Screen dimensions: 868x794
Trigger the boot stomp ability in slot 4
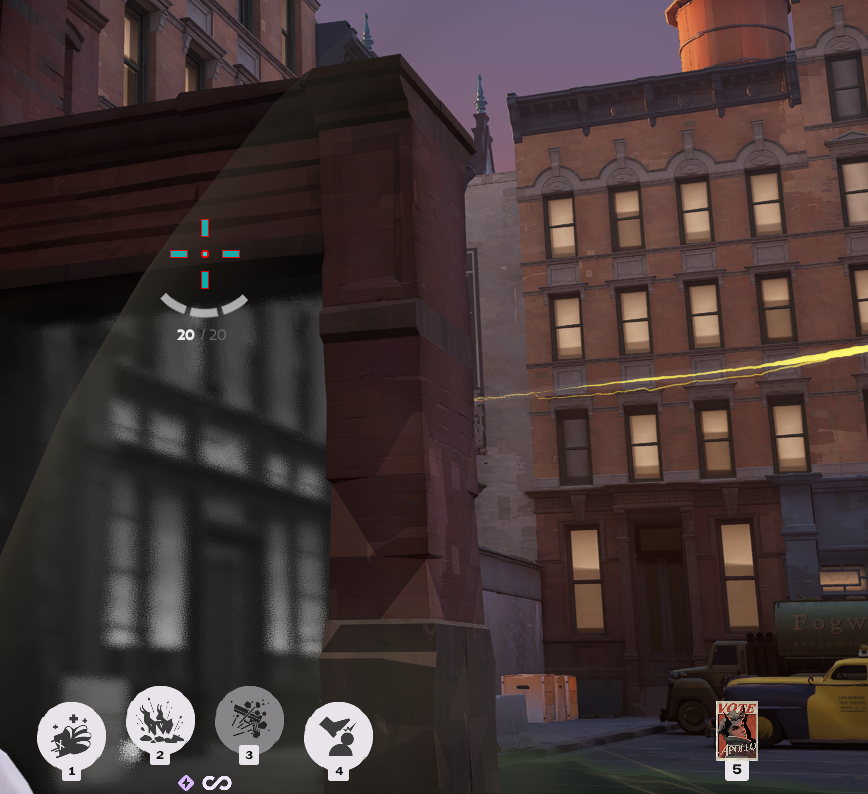pos(338,735)
